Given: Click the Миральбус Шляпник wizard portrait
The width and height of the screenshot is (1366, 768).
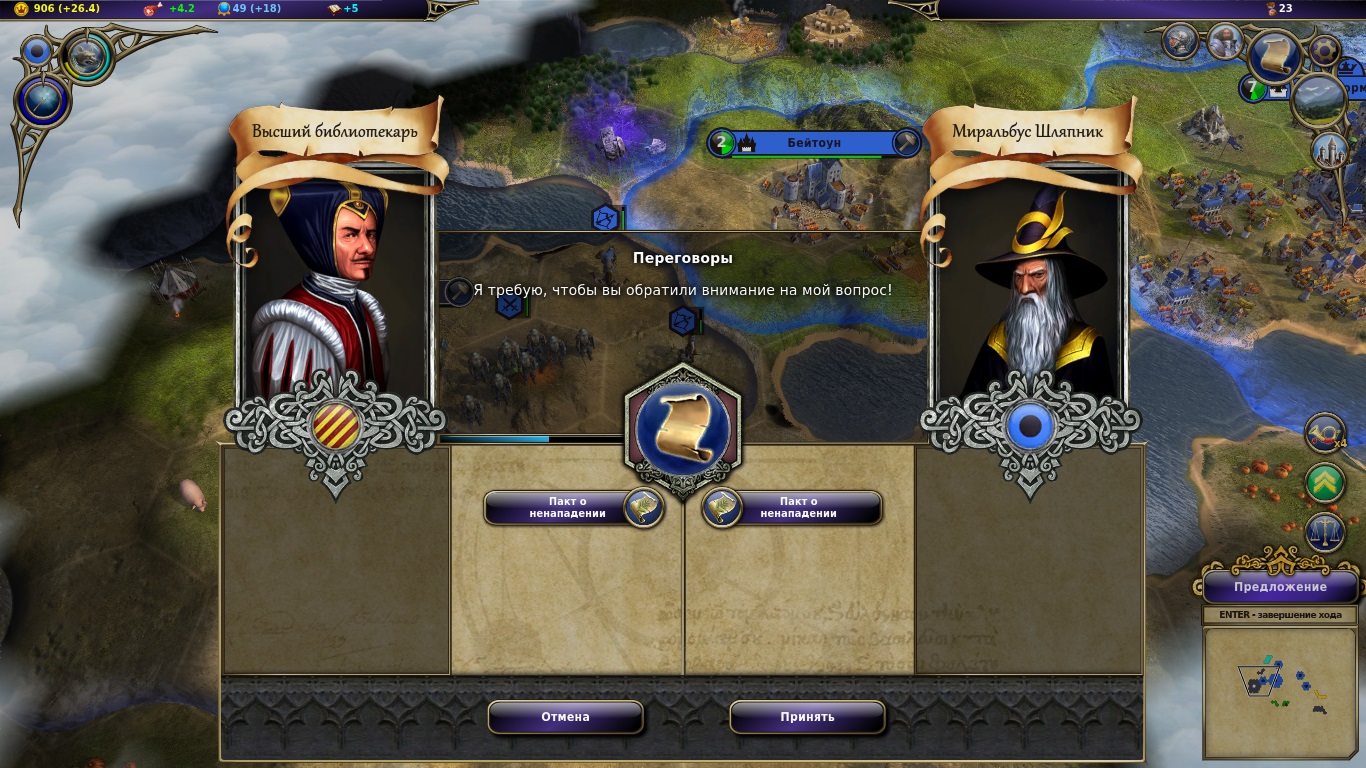Looking at the screenshot, I should tap(1030, 290).
